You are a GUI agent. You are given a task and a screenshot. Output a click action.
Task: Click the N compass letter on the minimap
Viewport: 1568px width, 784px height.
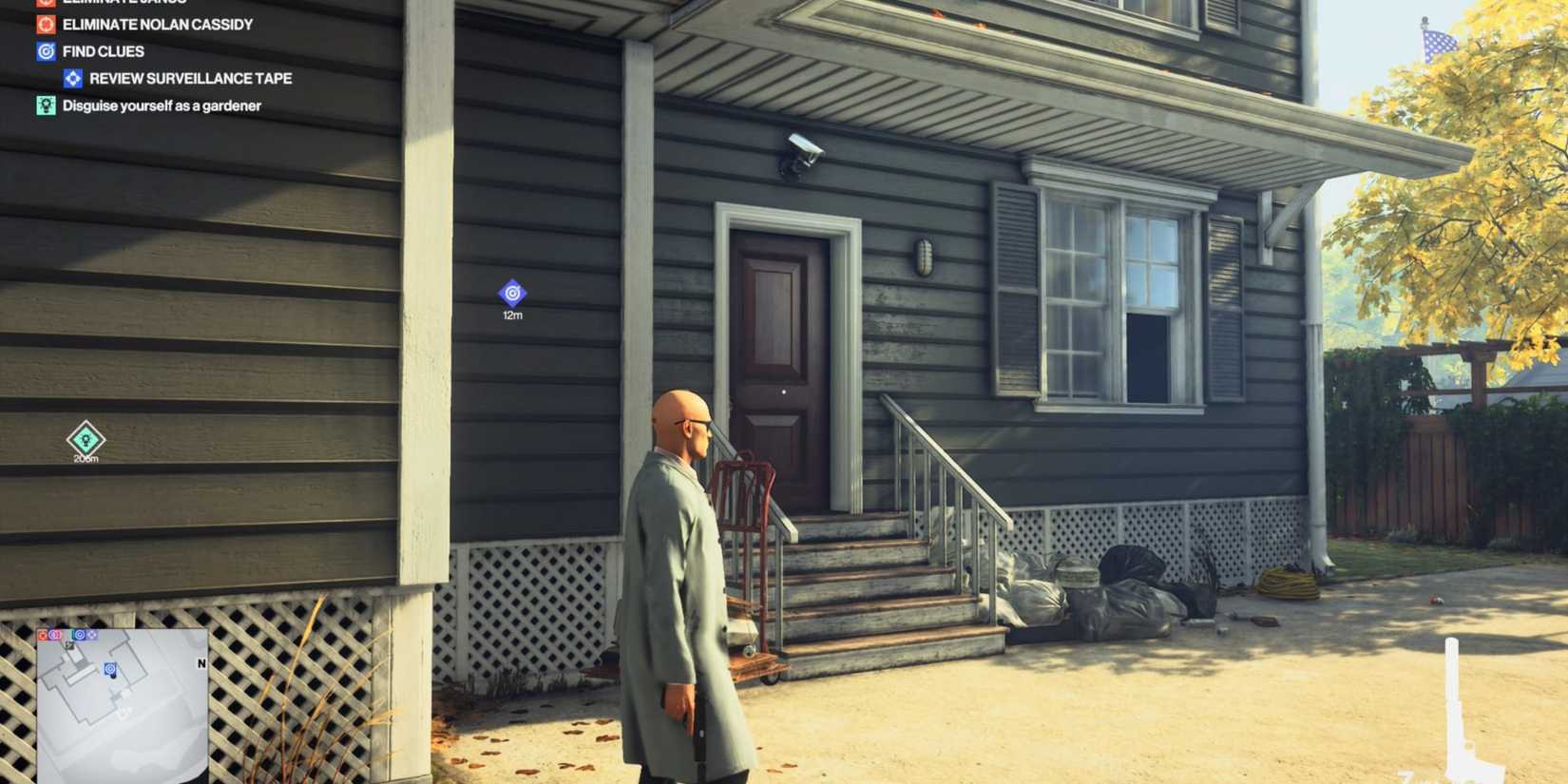[x=201, y=662]
